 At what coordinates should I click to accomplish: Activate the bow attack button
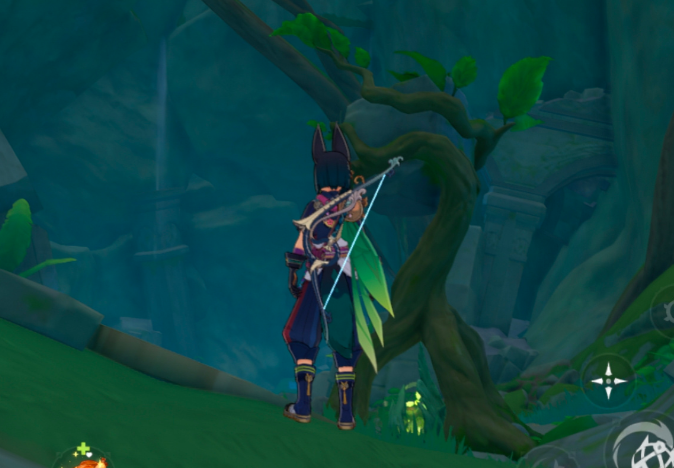pyautogui.click(x=643, y=445)
